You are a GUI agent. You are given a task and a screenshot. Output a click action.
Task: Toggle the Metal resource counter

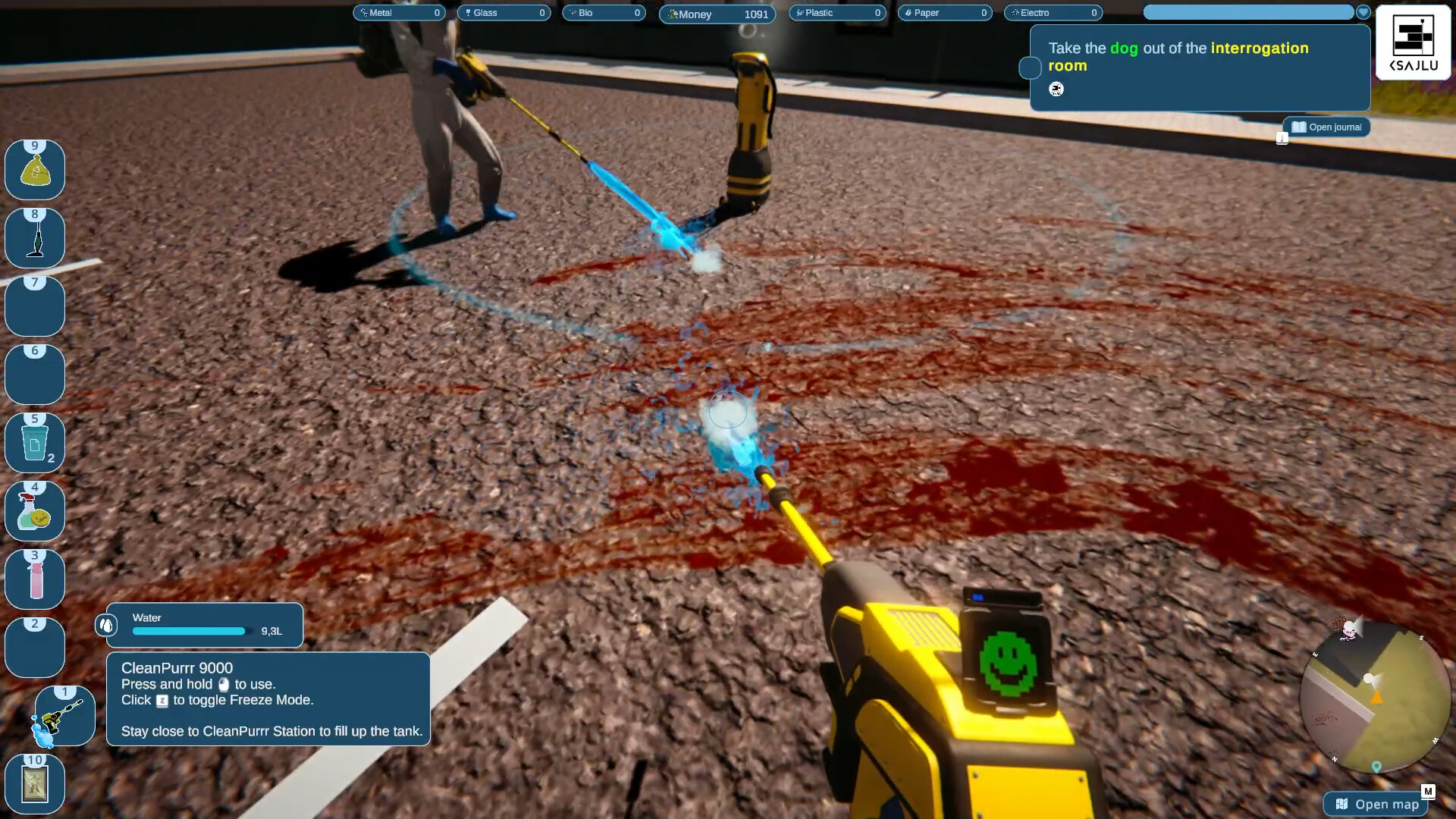[400, 12]
